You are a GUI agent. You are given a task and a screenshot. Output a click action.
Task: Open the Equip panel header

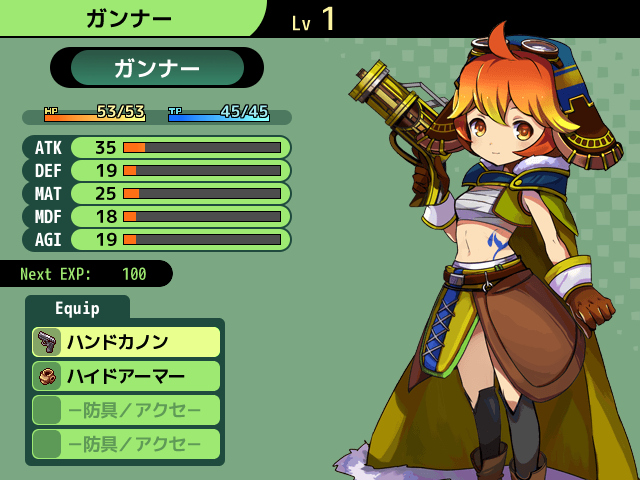pyautogui.click(x=77, y=308)
